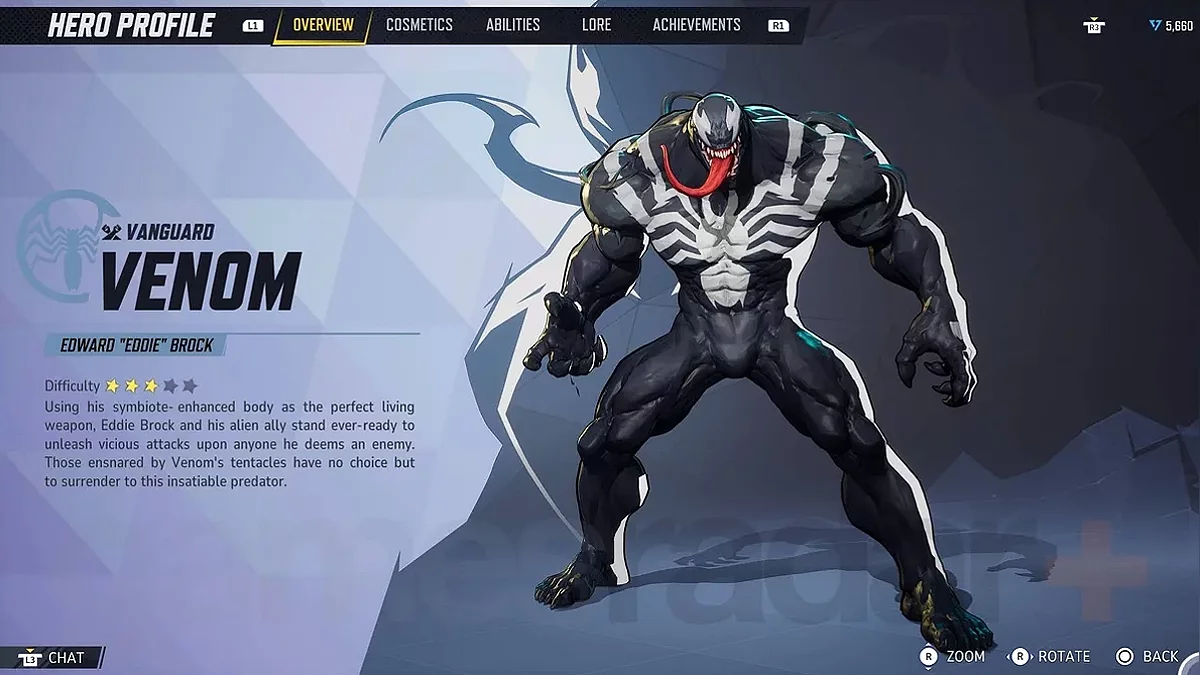Show the Abilities tab
This screenshot has width=1200, height=675.
tap(512, 25)
